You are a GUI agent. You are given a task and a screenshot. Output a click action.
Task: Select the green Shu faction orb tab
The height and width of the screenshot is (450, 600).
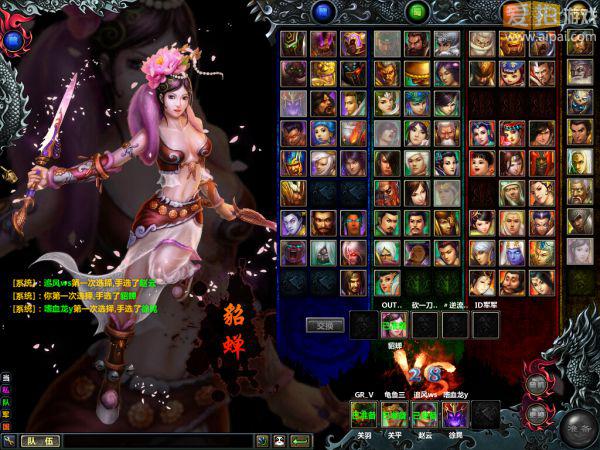[x=419, y=12]
